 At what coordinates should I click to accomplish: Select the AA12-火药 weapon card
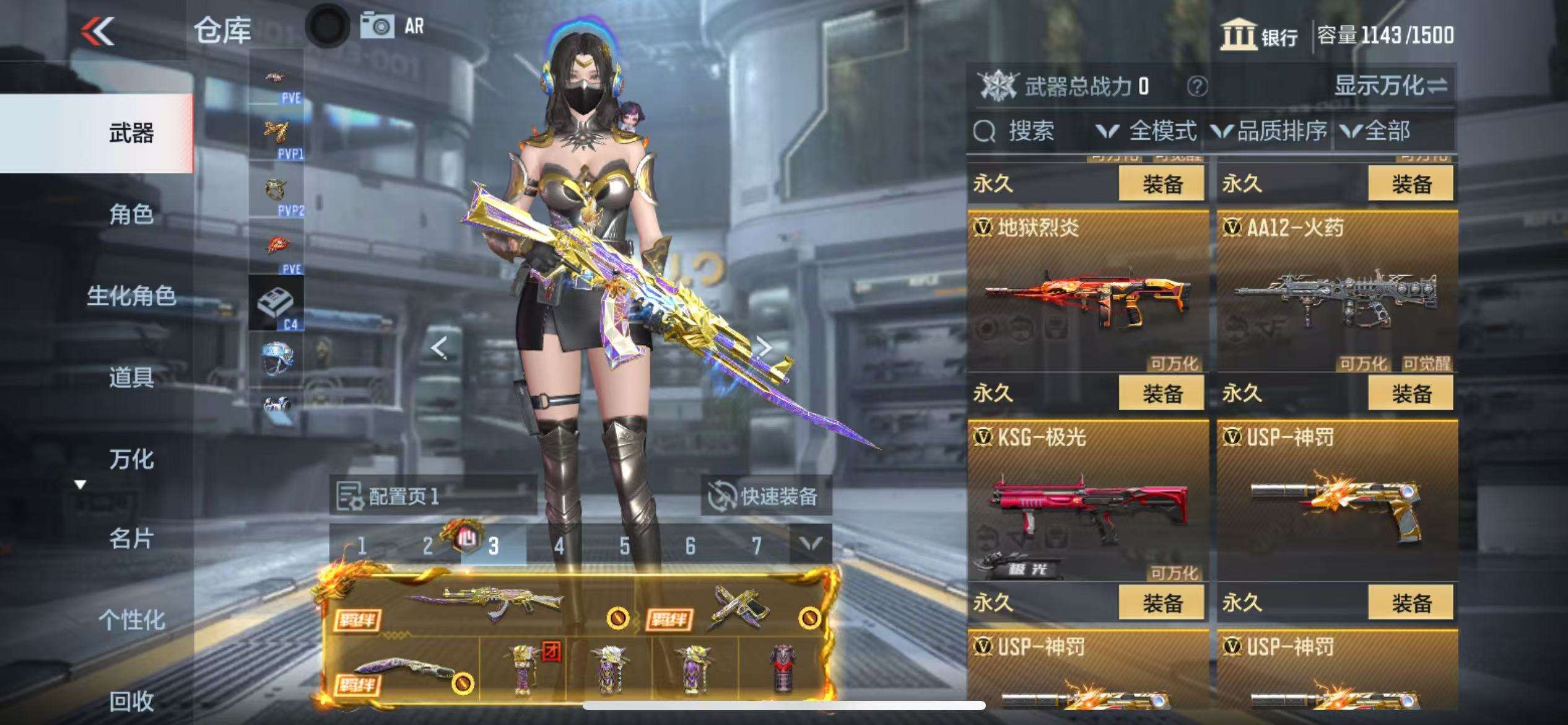(x=1336, y=291)
